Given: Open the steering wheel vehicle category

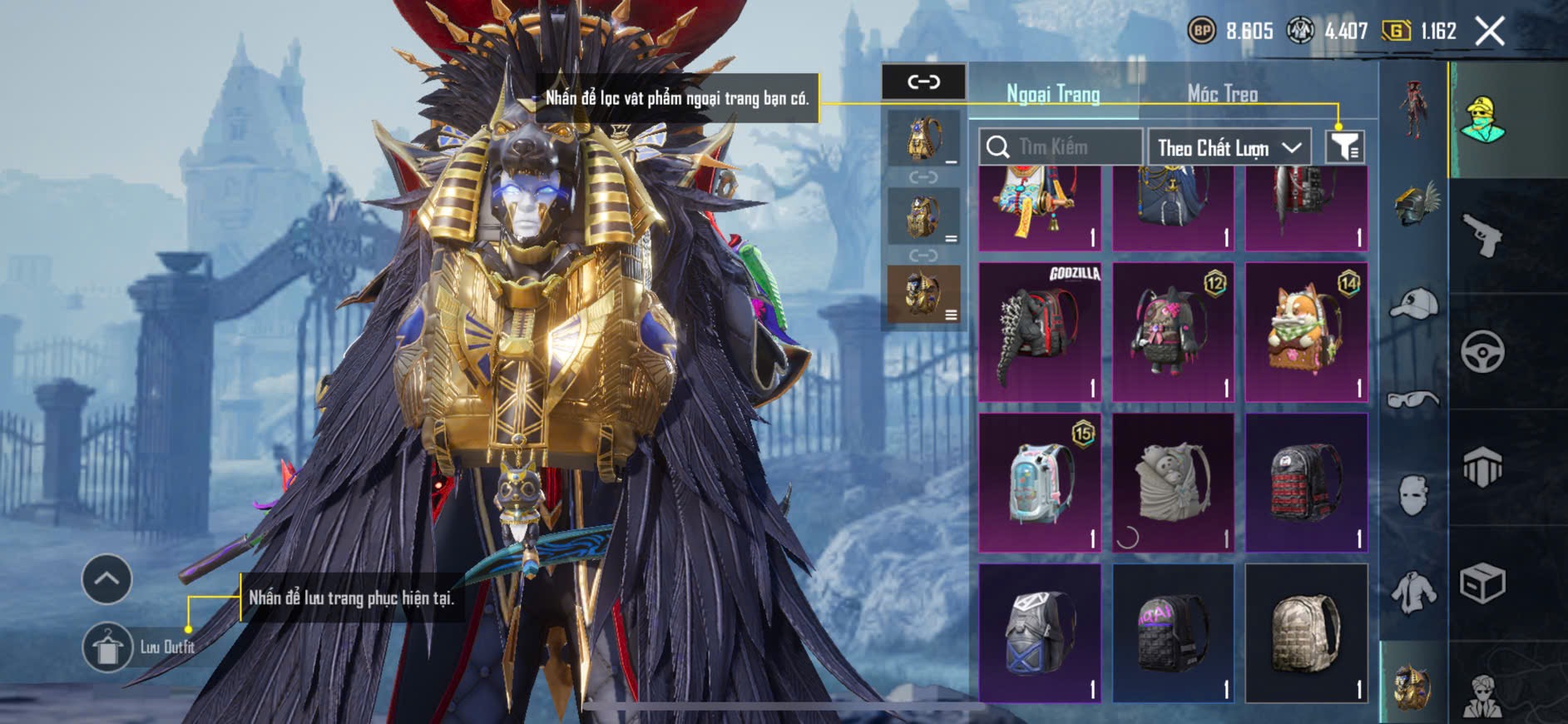Looking at the screenshot, I should pyautogui.click(x=1482, y=352).
